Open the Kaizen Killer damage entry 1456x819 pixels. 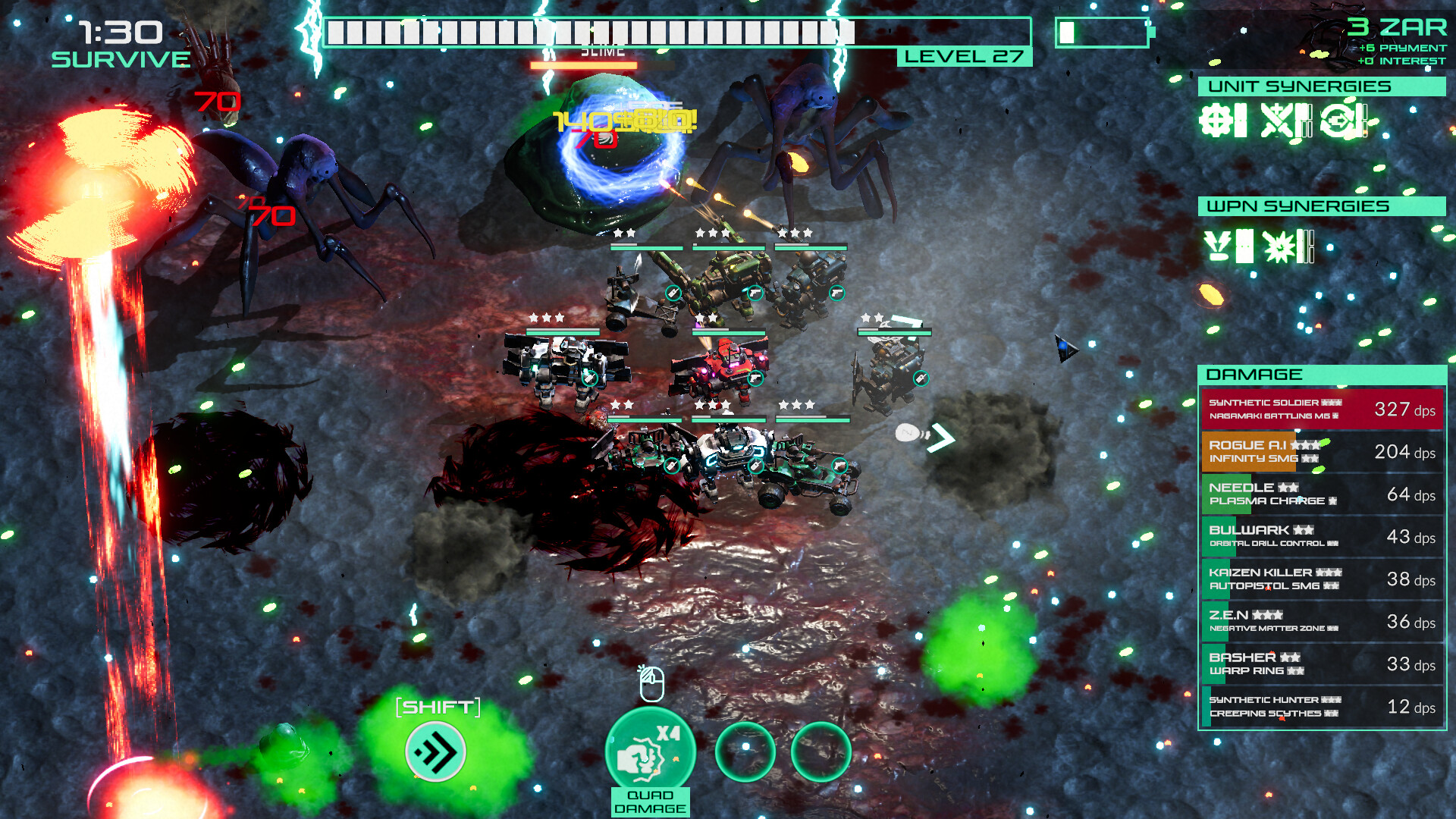(x=1322, y=579)
